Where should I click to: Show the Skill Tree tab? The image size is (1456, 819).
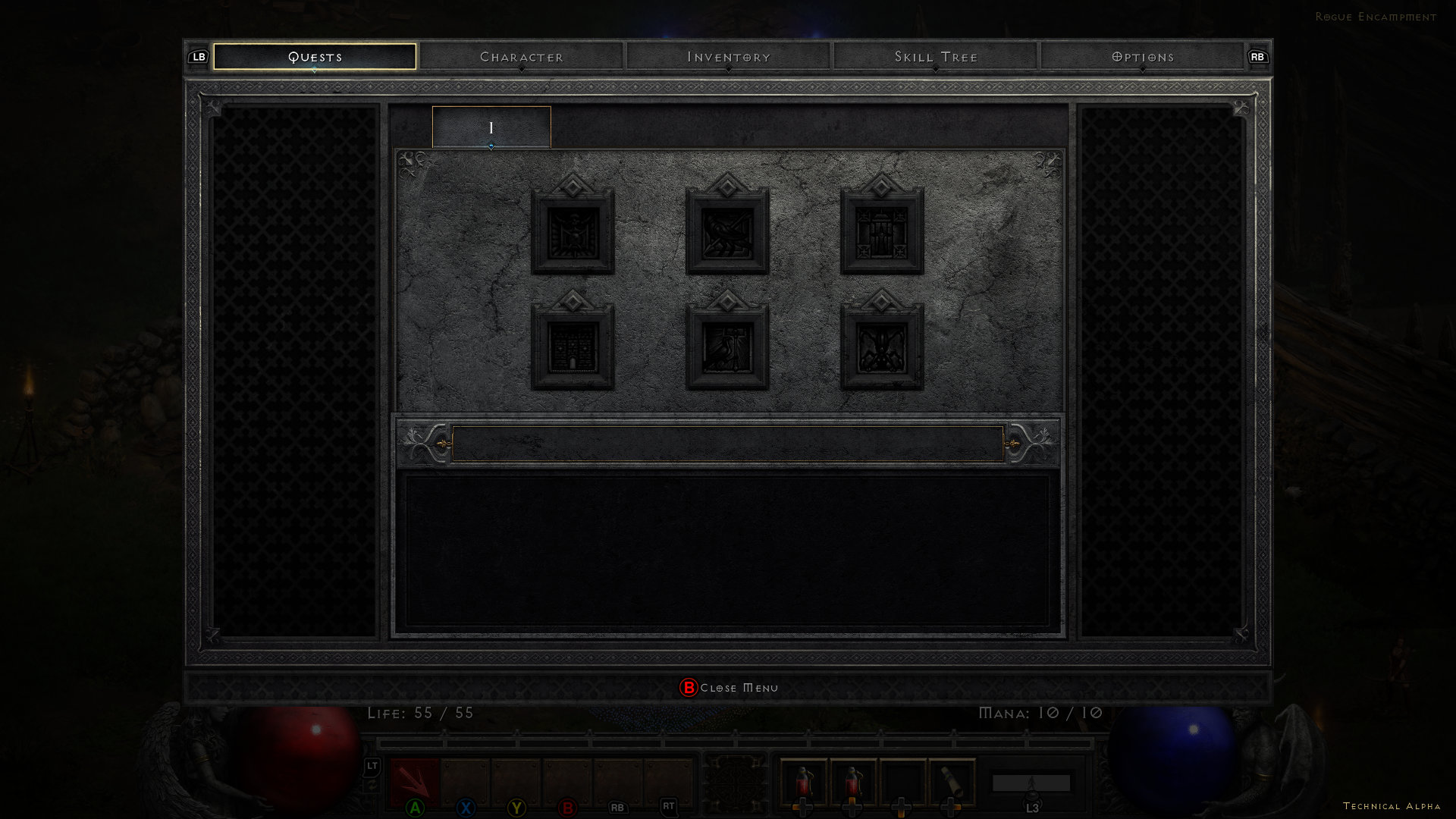click(x=936, y=57)
